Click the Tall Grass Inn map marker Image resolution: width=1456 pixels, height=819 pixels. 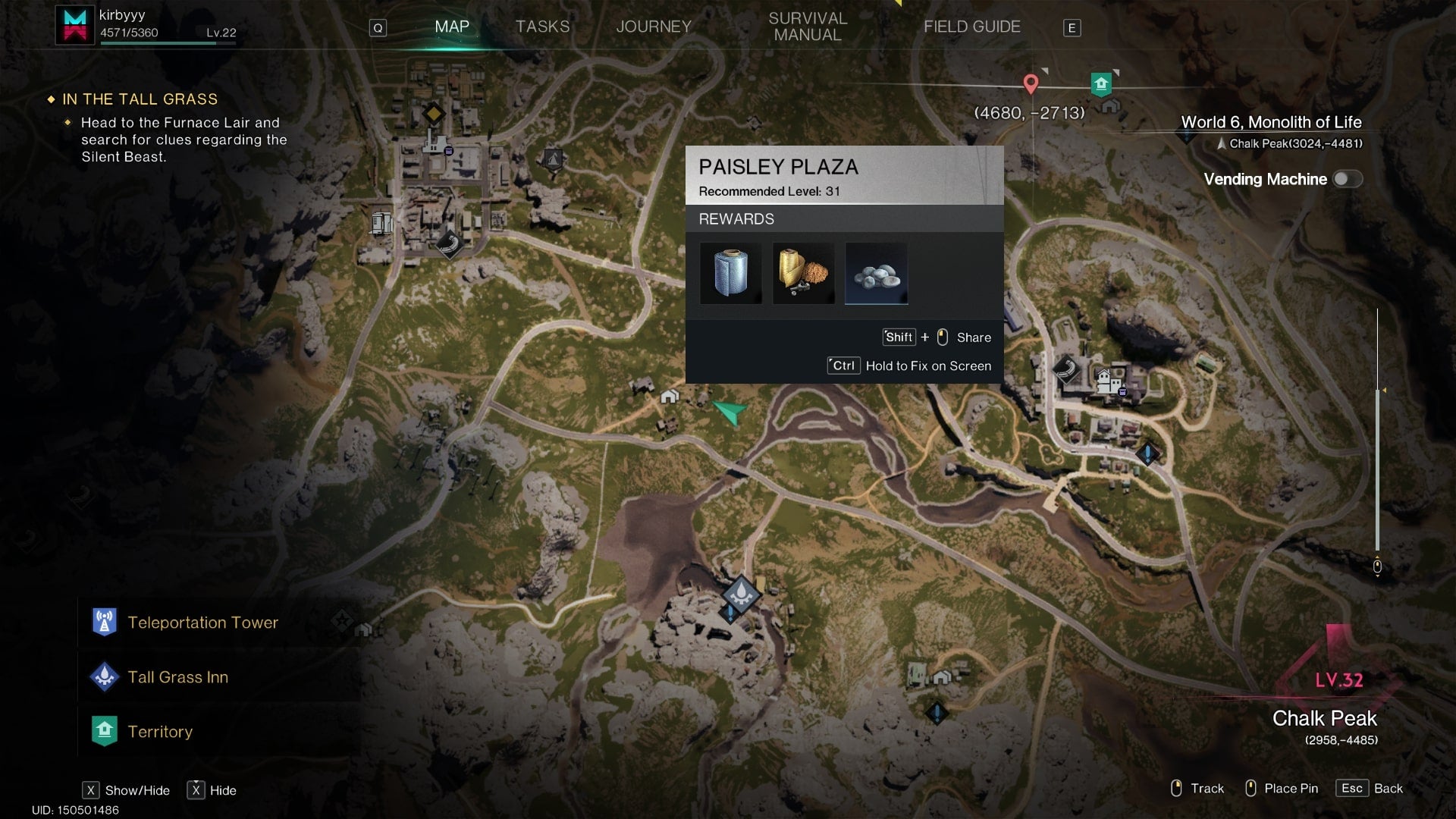pos(741,594)
